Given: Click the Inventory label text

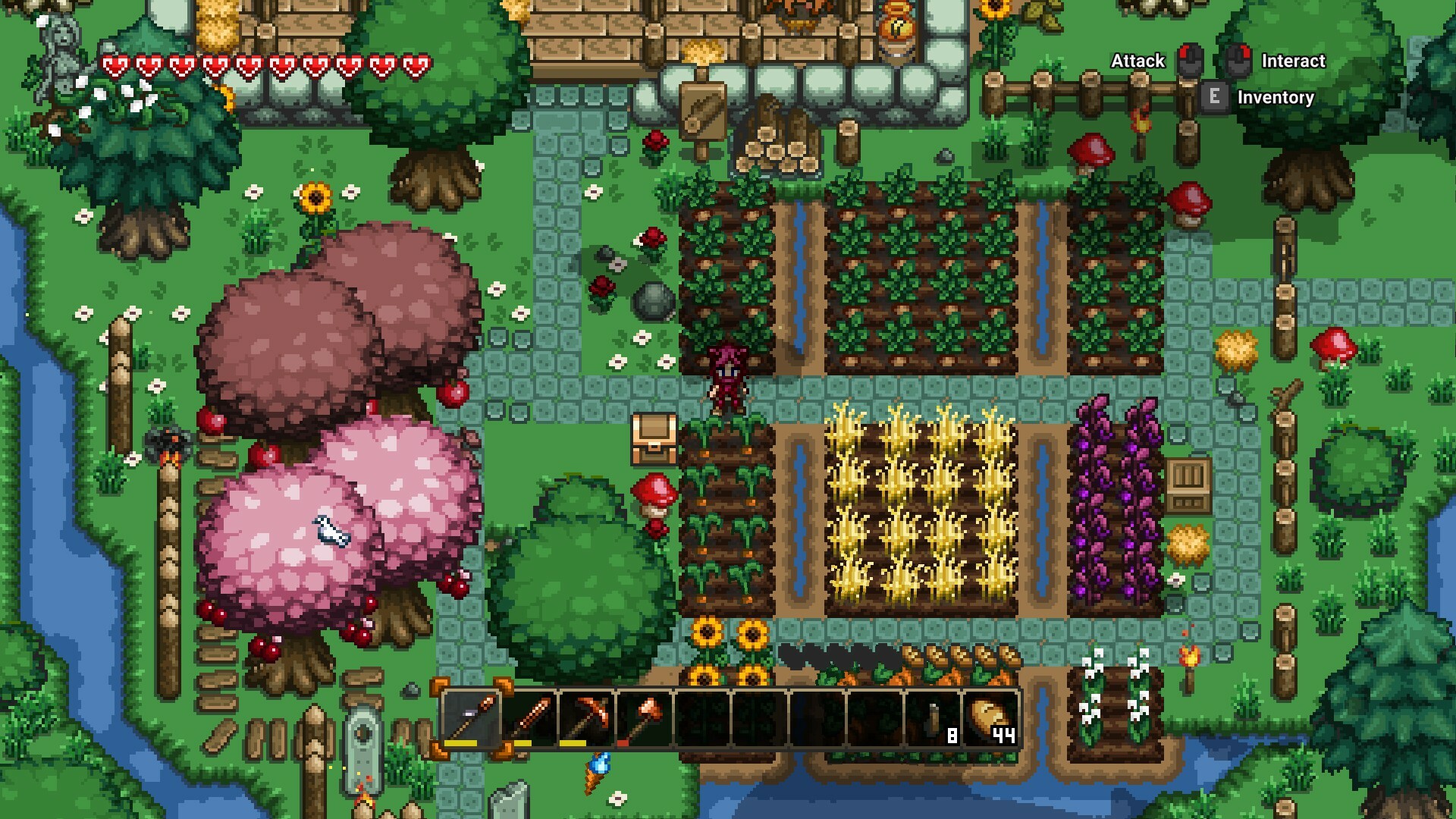Looking at the screenshot, I should [x=1276, y=97].
